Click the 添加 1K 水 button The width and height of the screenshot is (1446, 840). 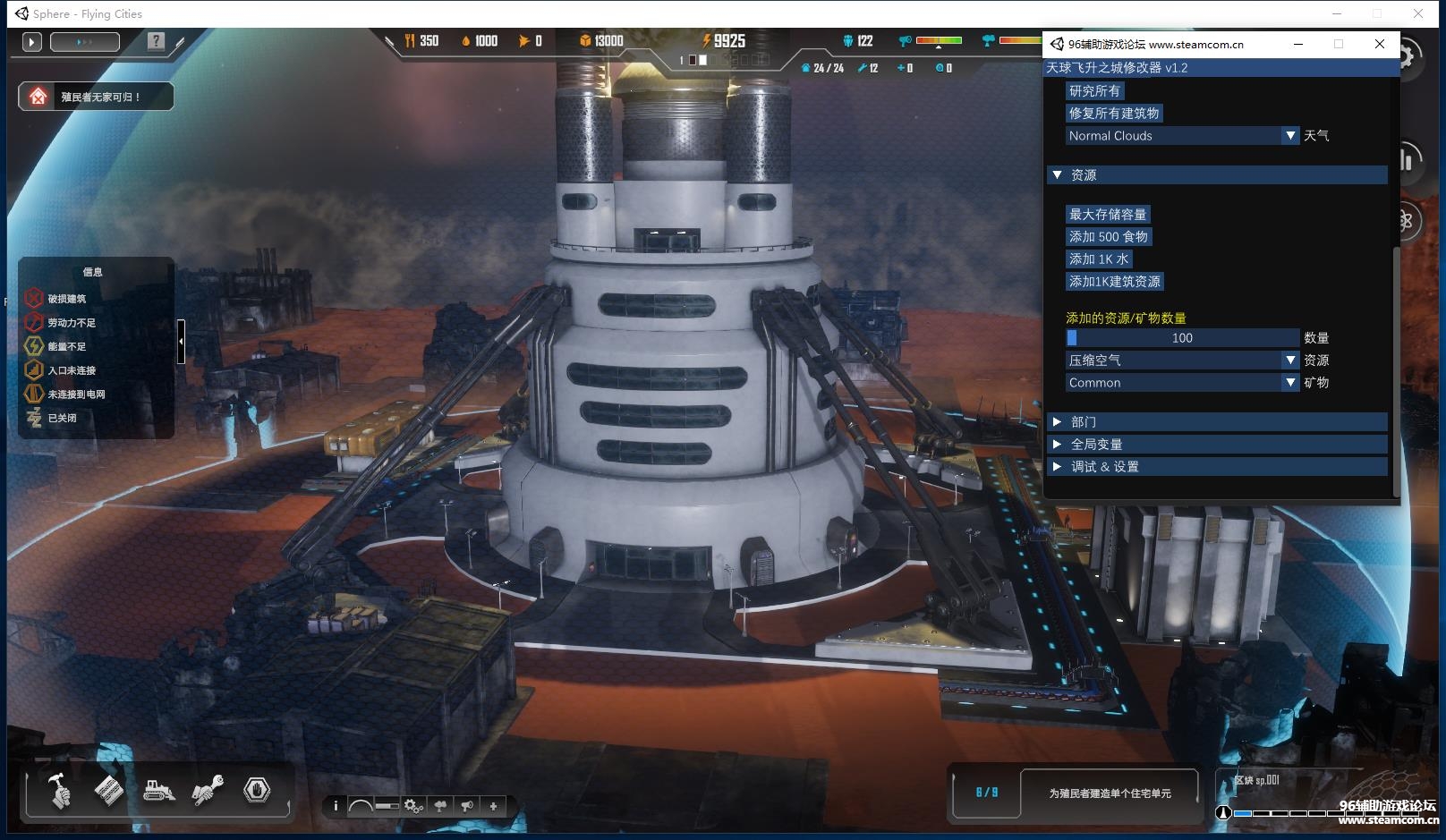[1098, 259]
